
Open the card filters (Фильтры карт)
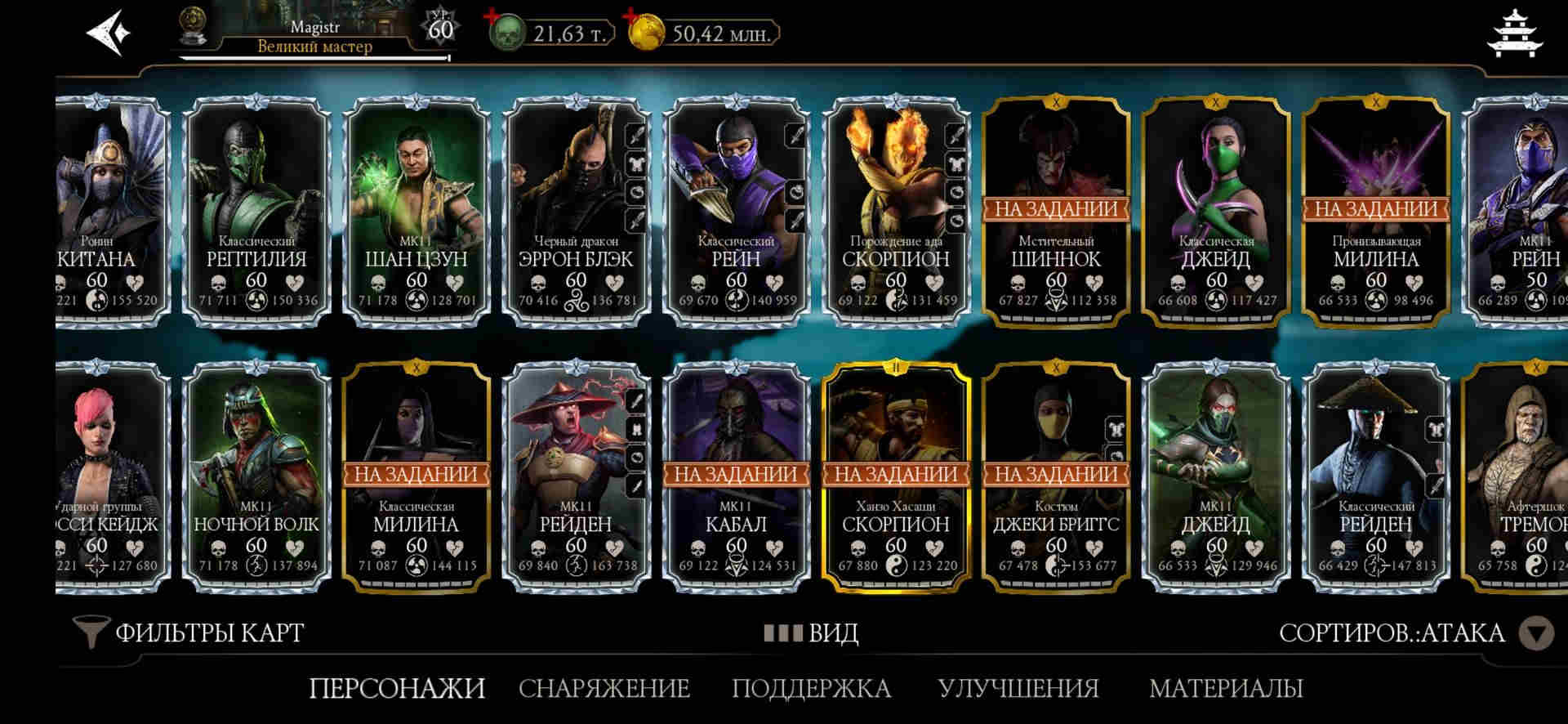[x=189, y=632]
